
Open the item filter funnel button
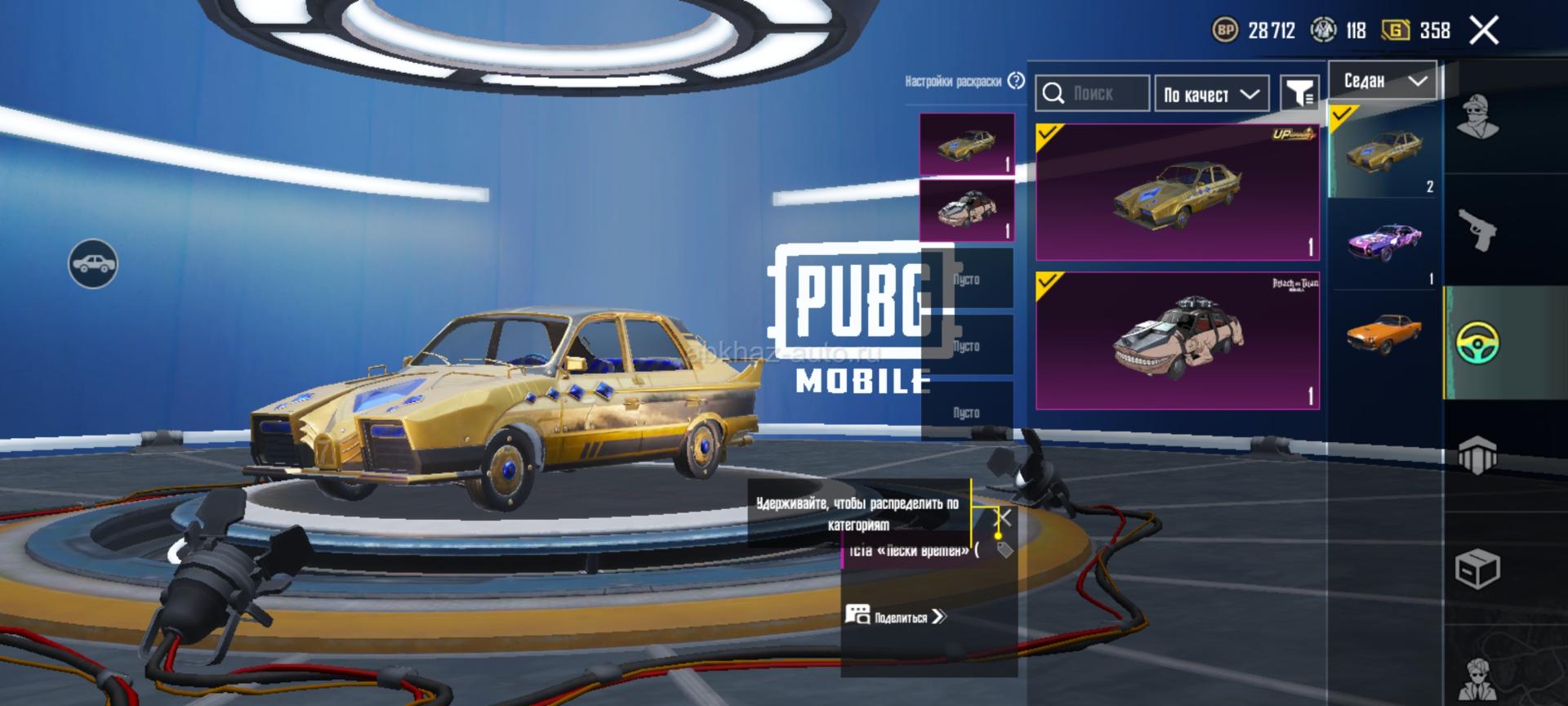point(1298,93)
